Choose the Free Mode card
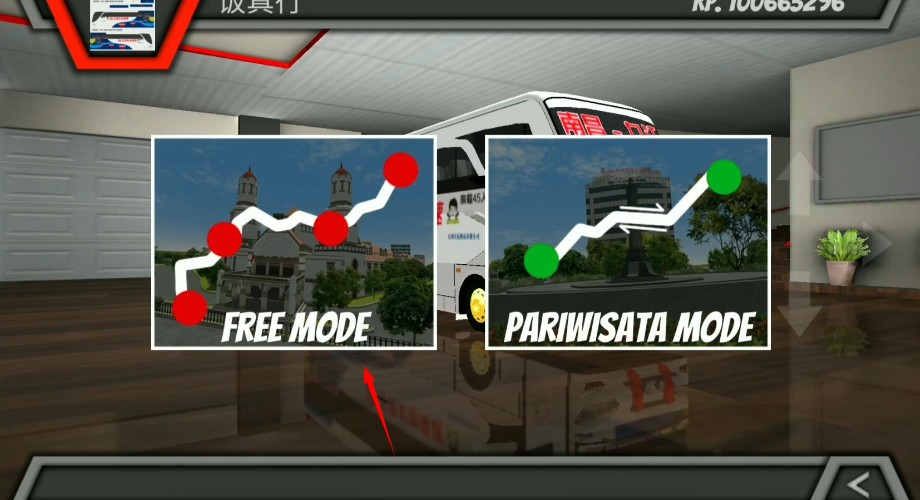The width and height of the screenshot is (920, 500). (x=293, y=242)
